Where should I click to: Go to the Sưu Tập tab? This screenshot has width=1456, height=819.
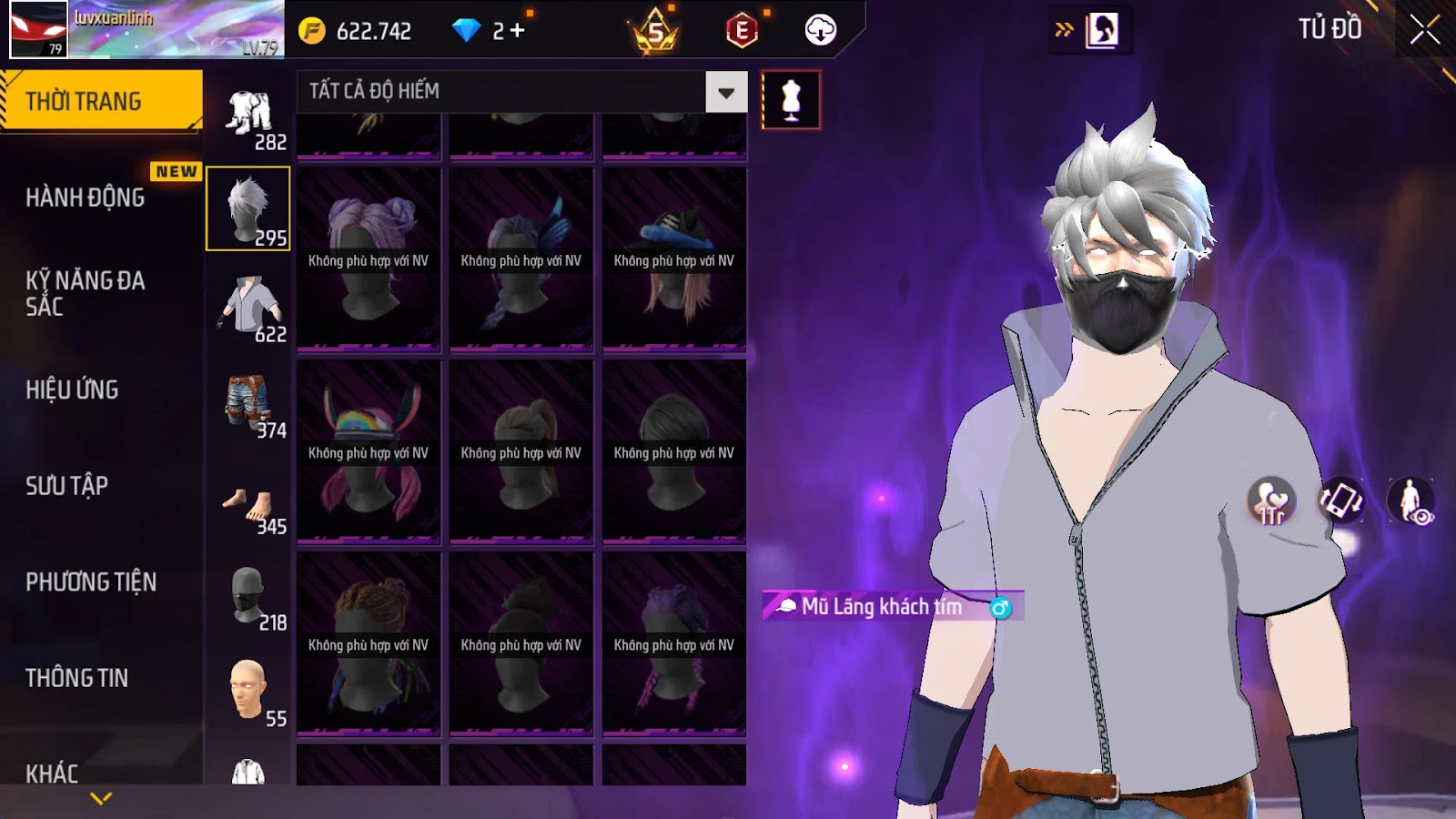(x=67, y=486)
